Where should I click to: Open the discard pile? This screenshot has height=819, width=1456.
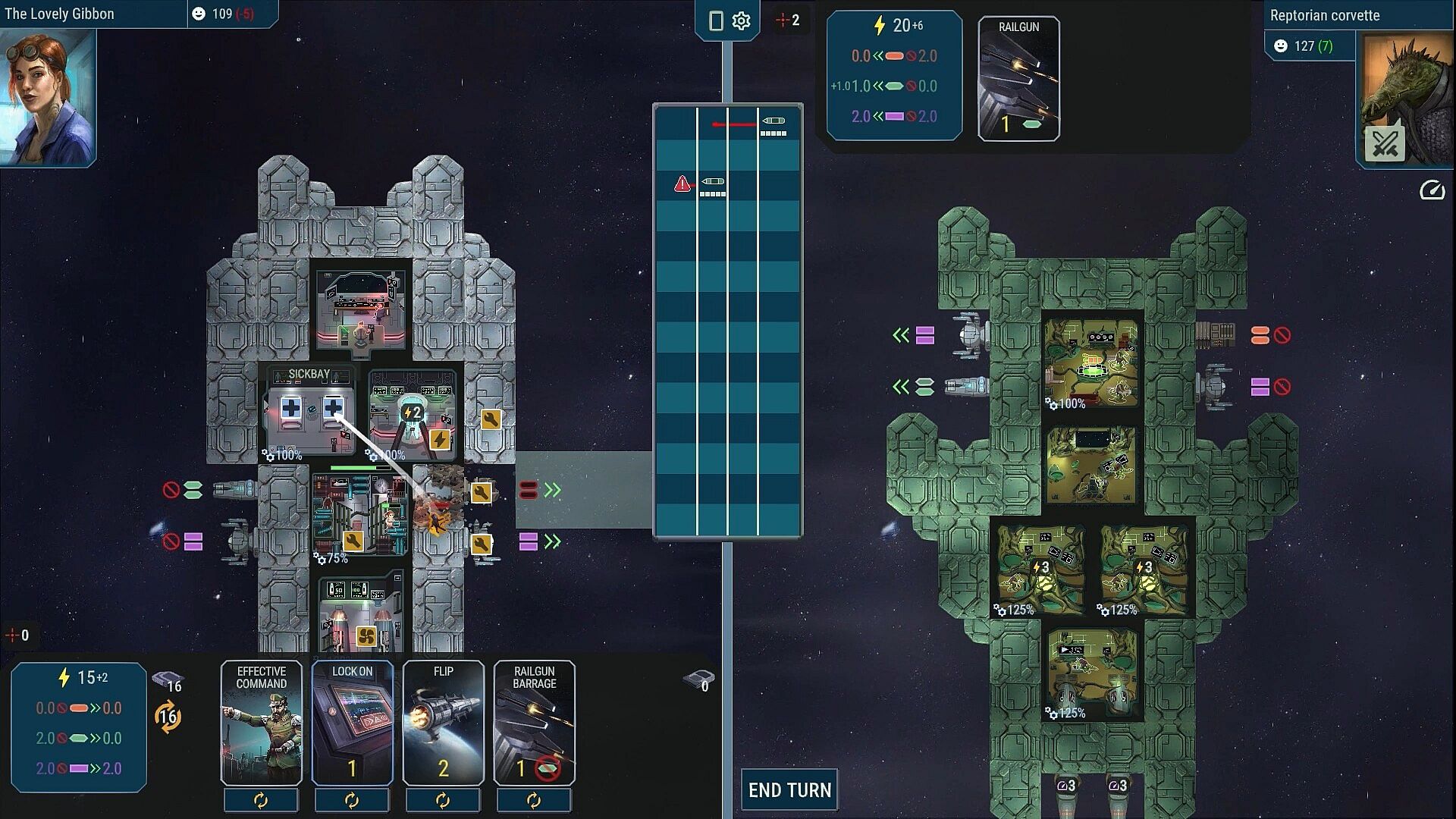click(699, 680)
